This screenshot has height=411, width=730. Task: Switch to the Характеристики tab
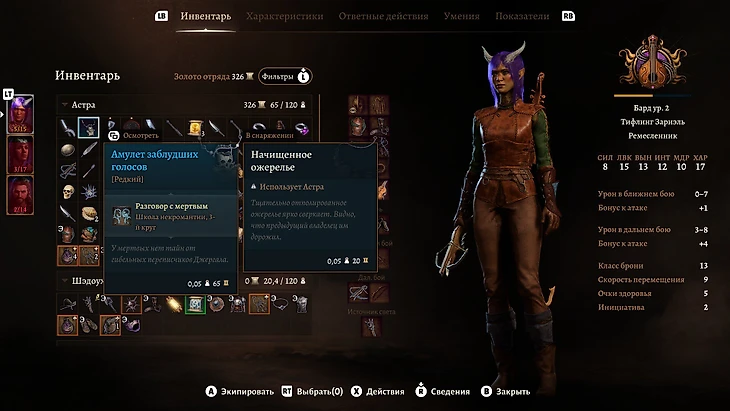[x=284, y=16]
